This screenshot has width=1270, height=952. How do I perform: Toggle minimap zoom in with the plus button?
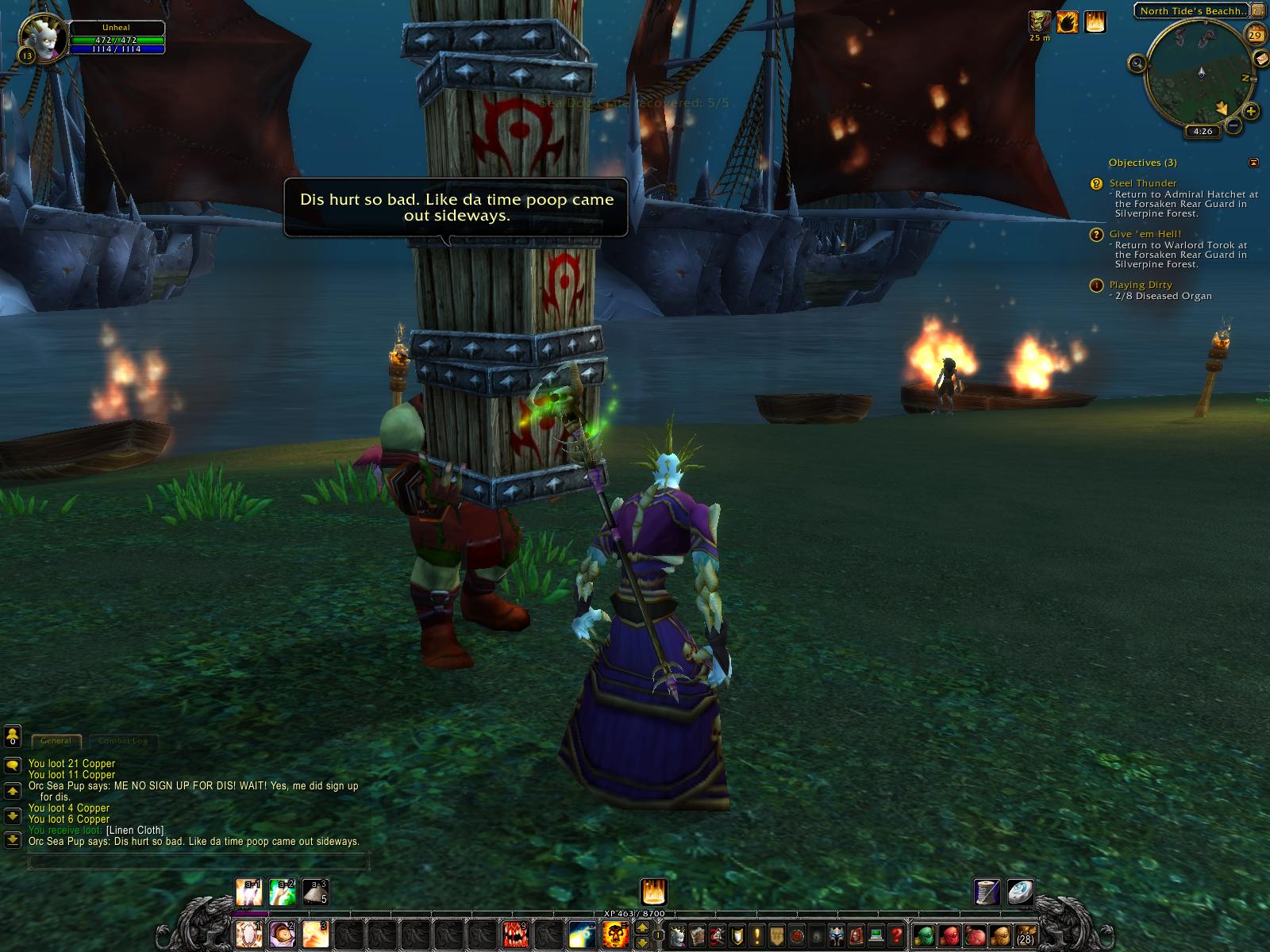click(x=1250, y=112)
